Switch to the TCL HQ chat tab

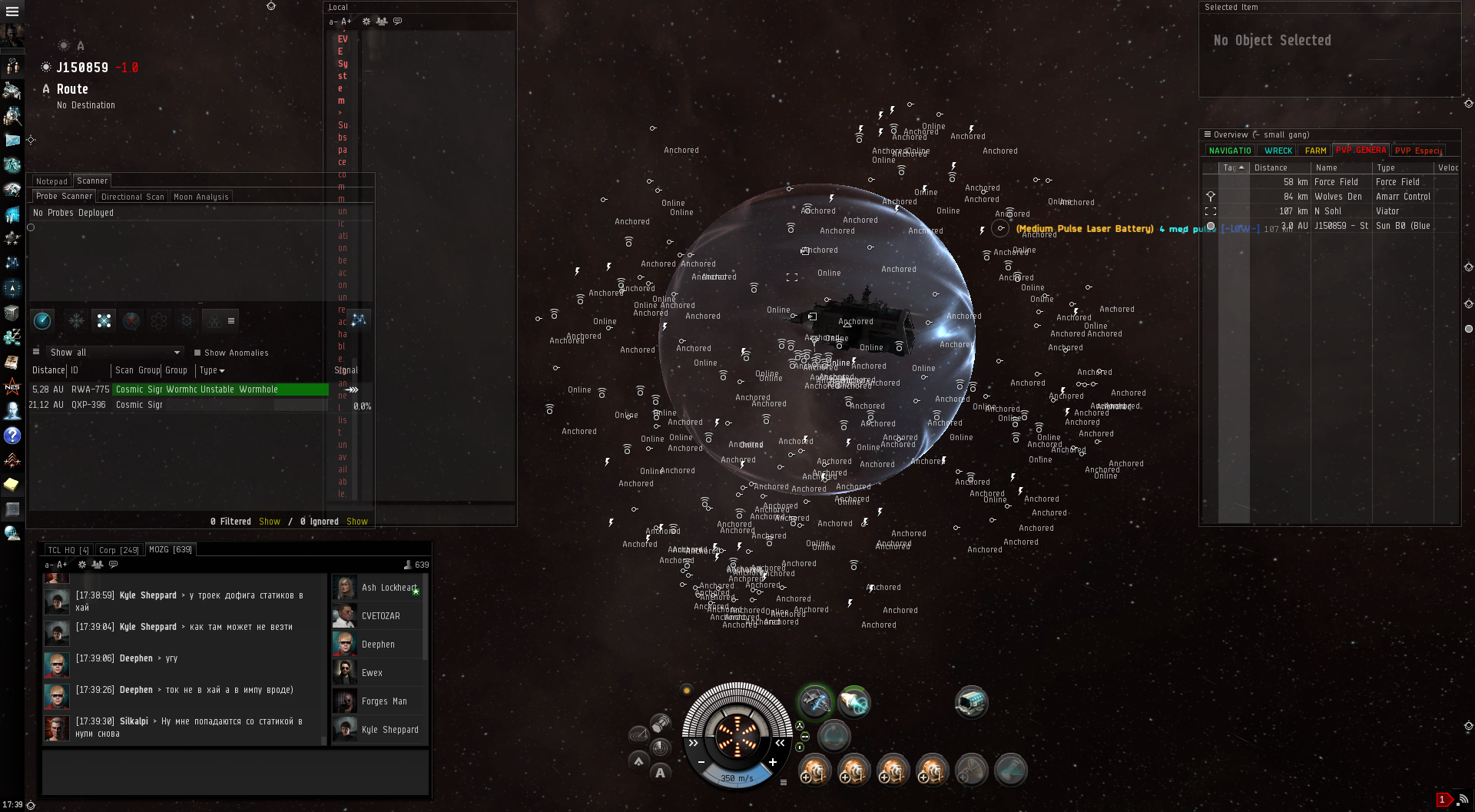68,550
